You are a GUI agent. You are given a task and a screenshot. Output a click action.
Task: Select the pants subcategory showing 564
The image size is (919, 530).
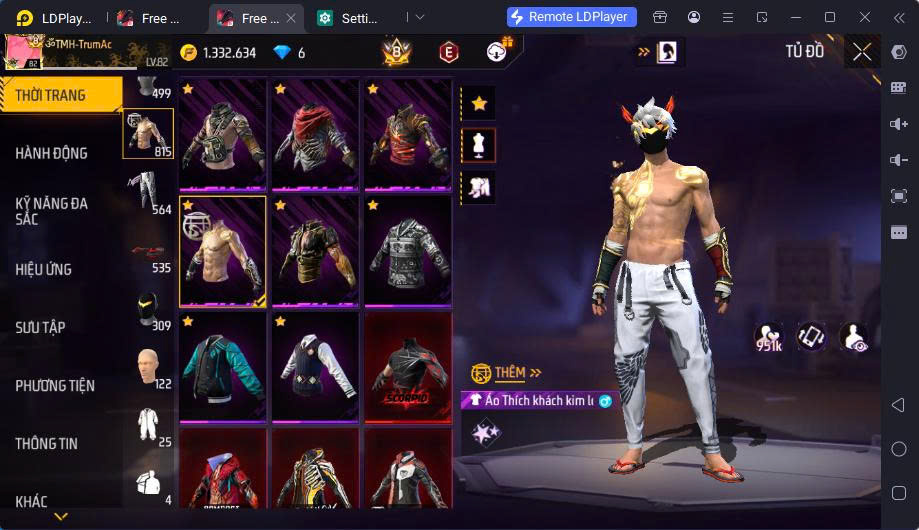pyautogui.click(x=148, y=192)
